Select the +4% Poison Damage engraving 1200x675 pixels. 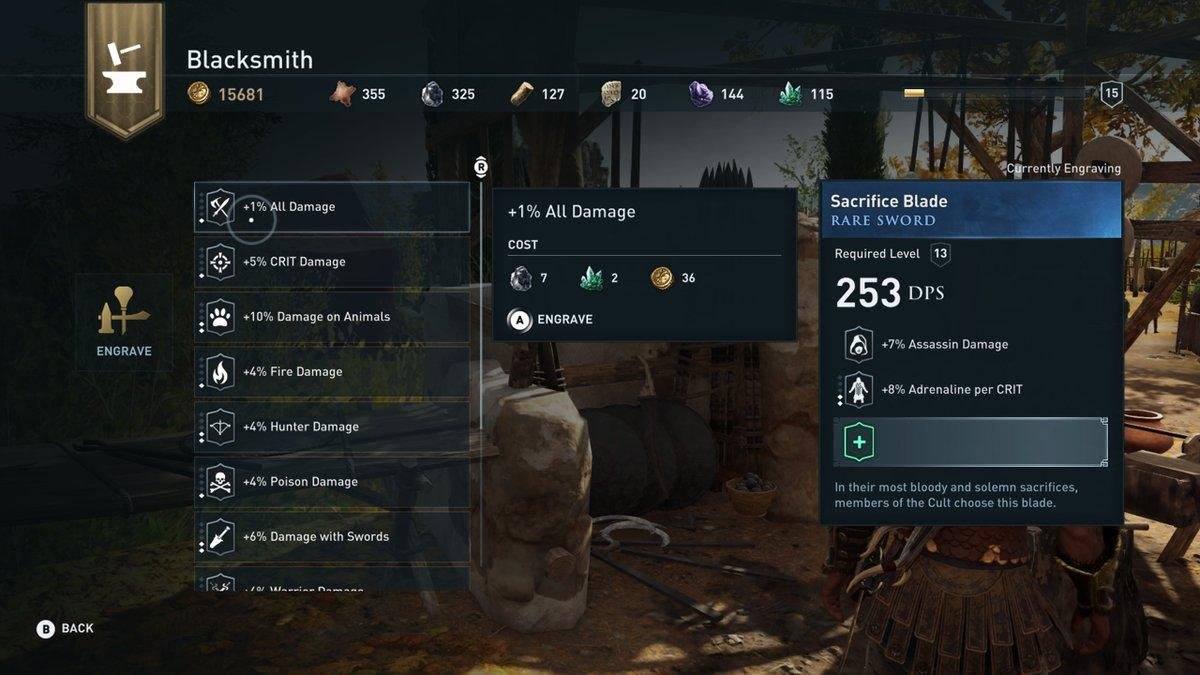point(331,482)
